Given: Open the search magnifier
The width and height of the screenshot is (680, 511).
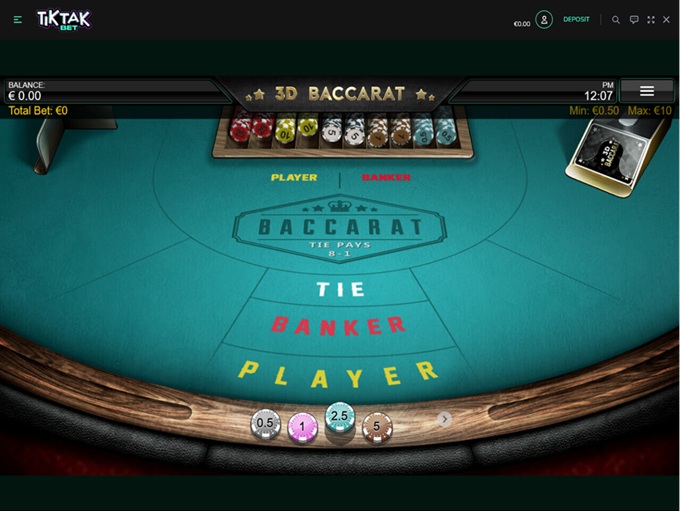Looking at the screenshot, I should point(616,19).
